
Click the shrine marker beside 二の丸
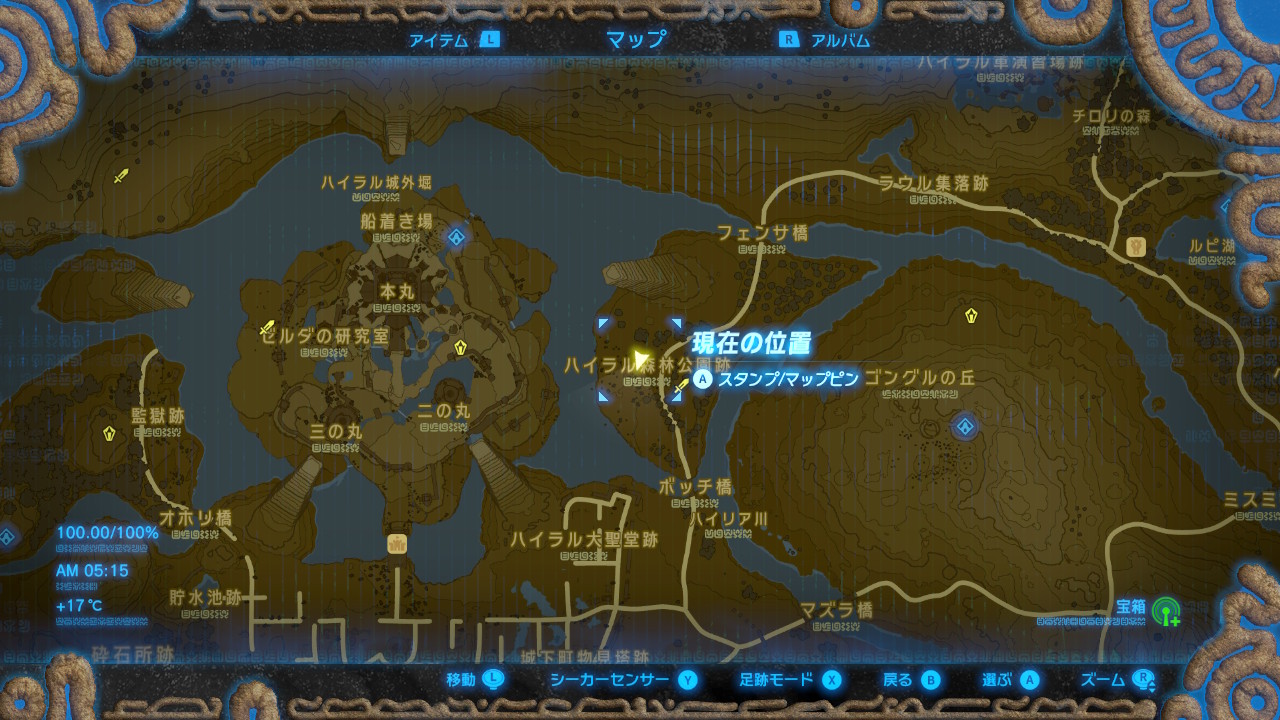point(460,348)
